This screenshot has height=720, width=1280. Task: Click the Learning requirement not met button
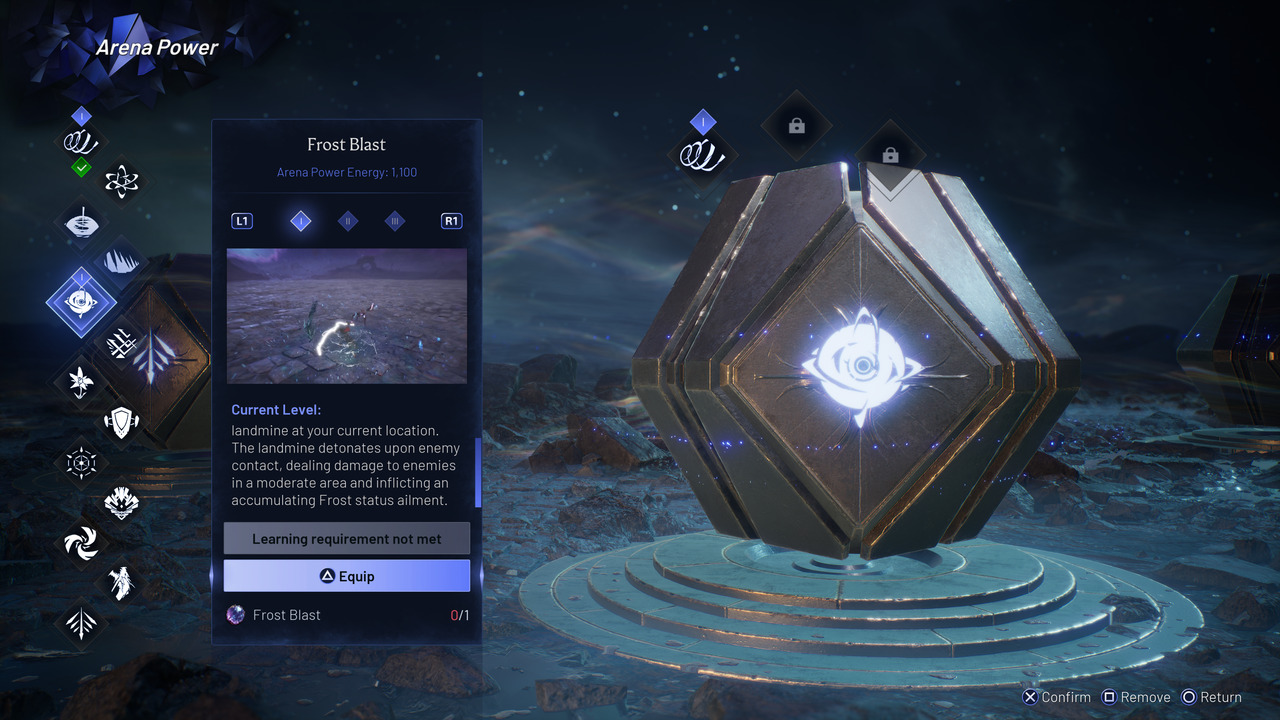tap(346, 539)
